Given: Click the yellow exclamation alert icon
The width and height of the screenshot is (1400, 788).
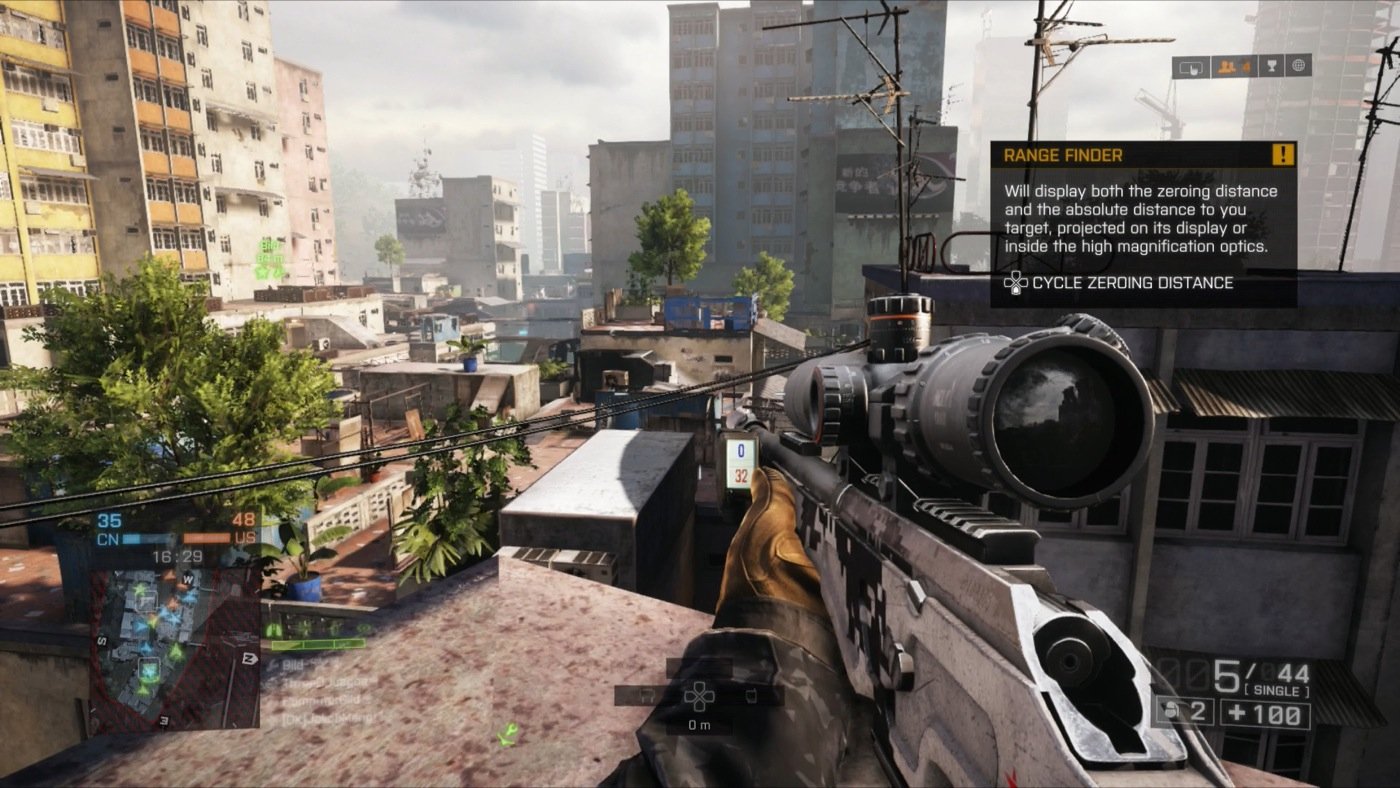Looking at the screenshot, I should point(1283,155).
